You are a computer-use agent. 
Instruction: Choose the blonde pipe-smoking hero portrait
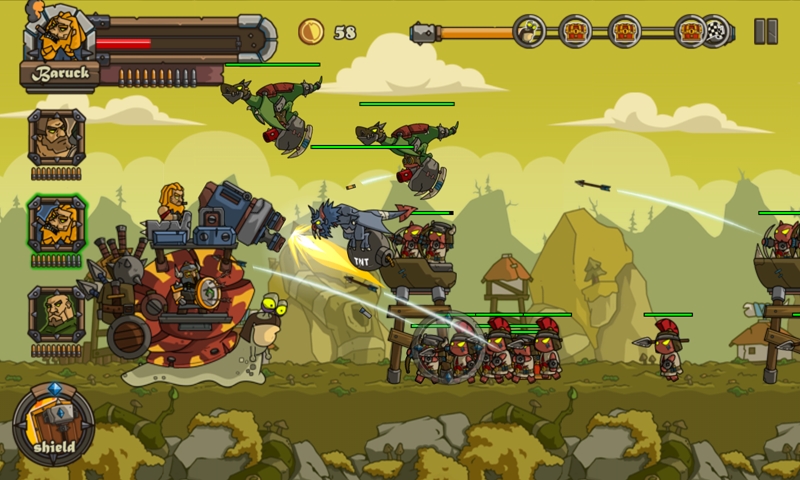(56, 224)
